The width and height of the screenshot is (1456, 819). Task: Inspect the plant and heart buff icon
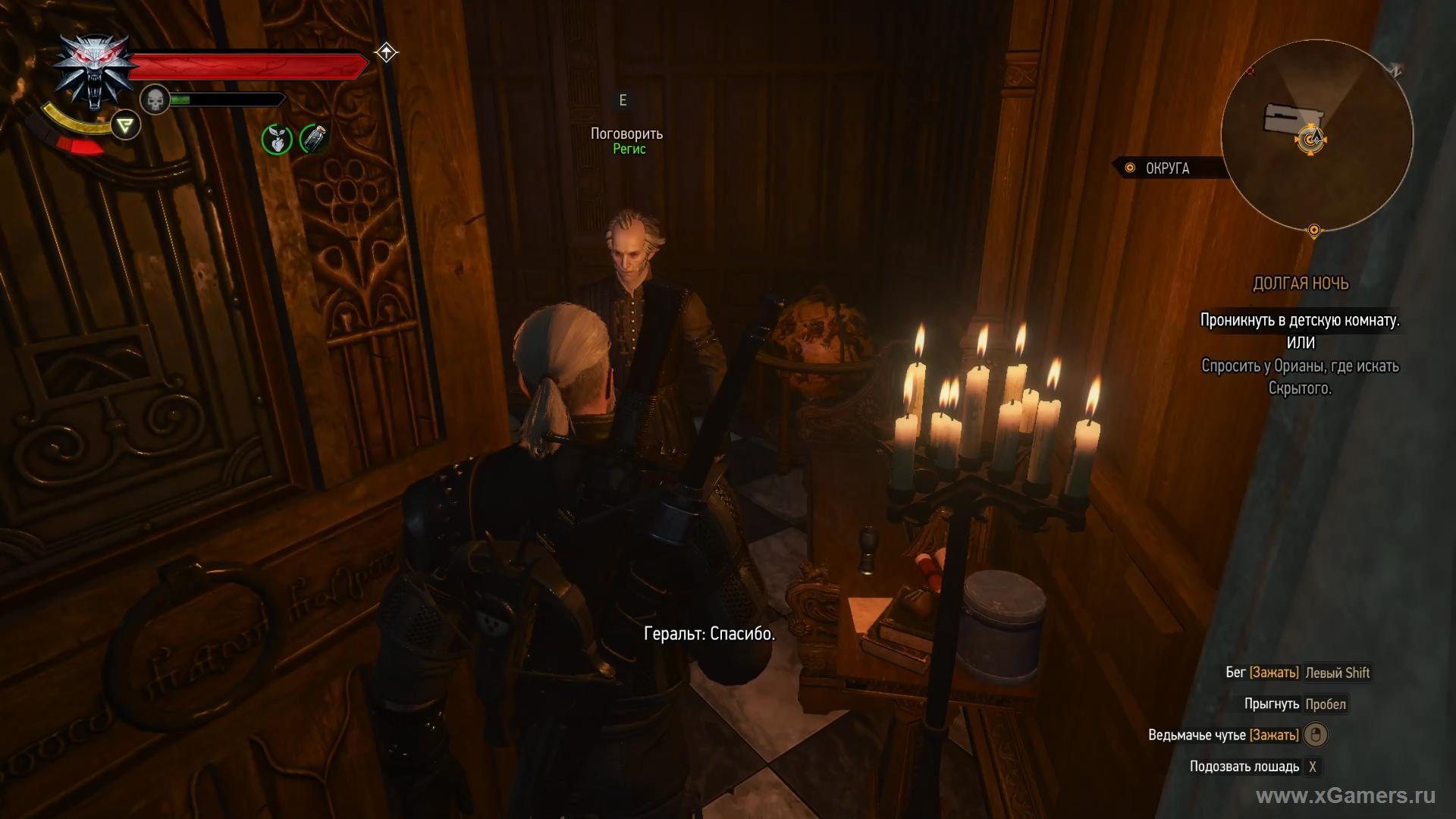pyautogui.click(x=277, y=139)
